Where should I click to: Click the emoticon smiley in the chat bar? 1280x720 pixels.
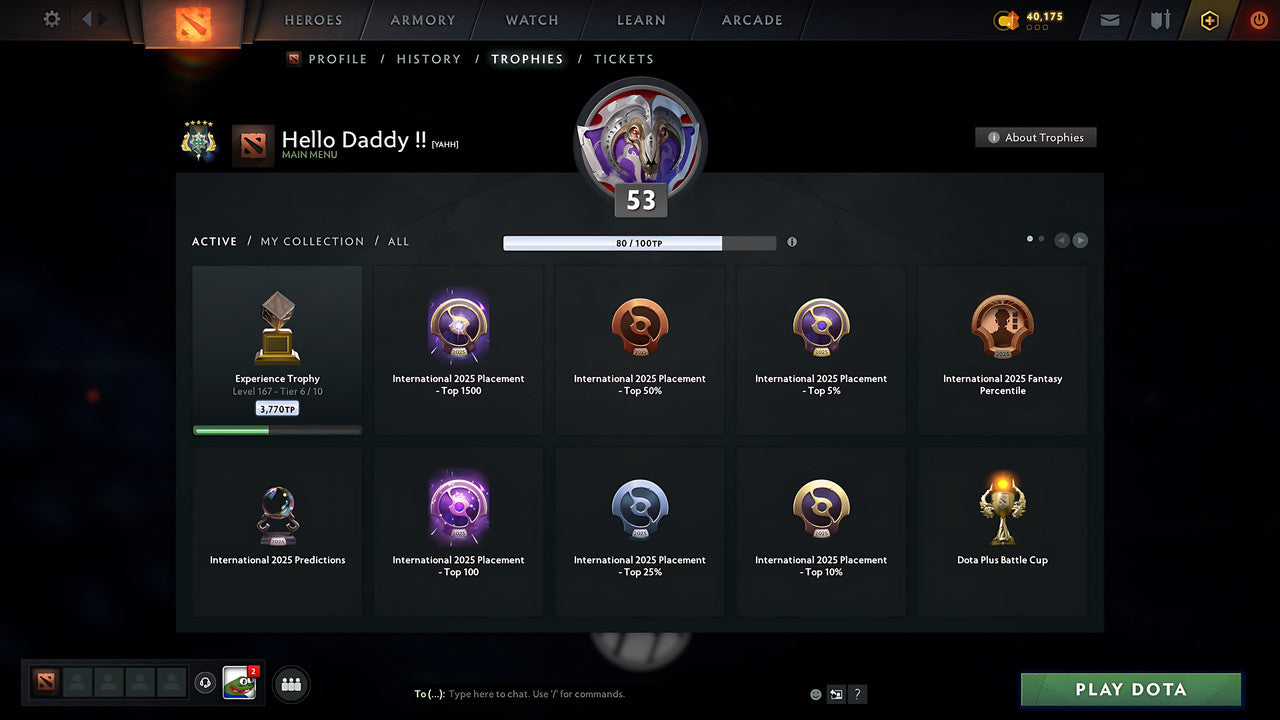(815, 693)
